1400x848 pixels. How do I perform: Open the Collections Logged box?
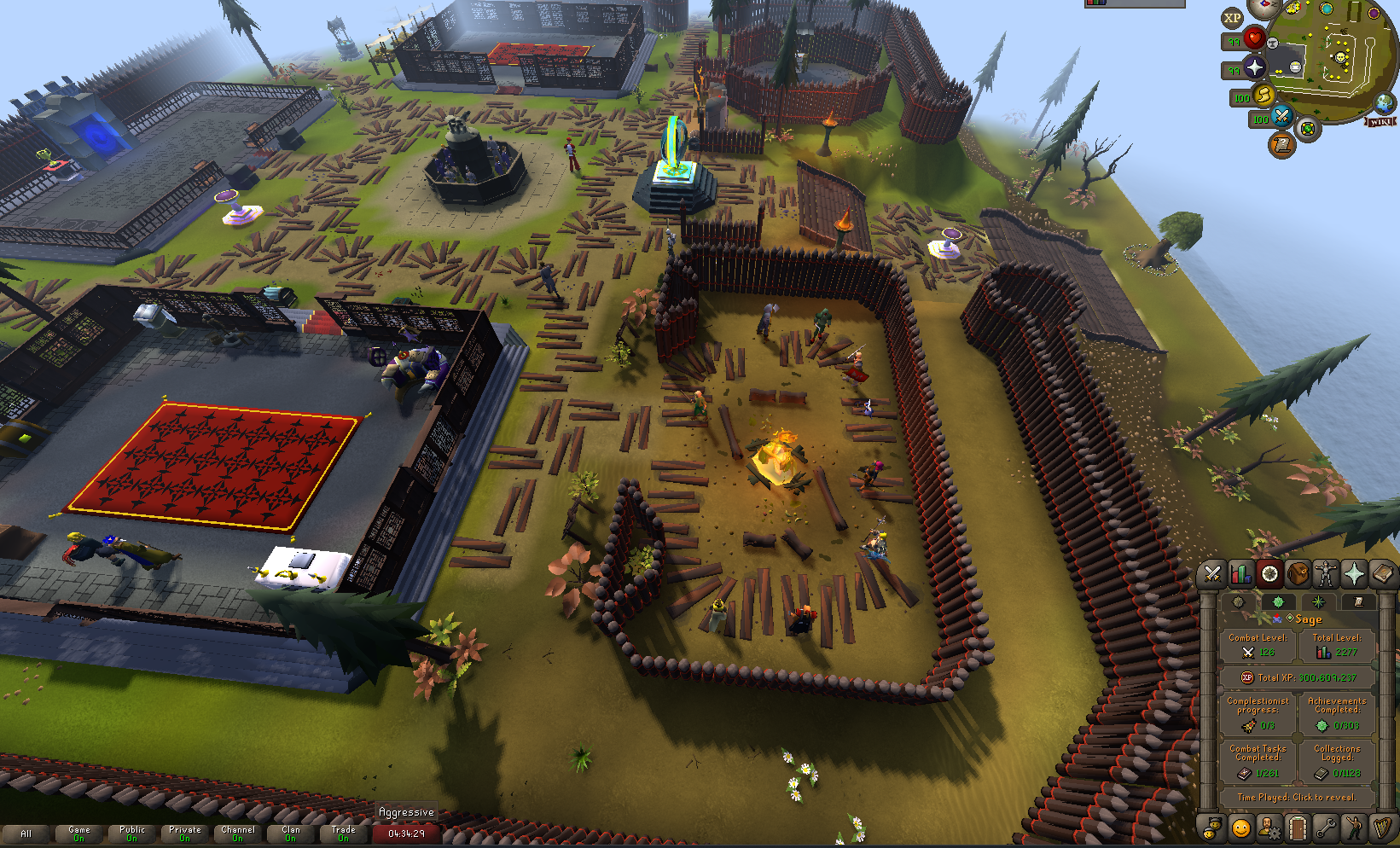coord(1336,761)
